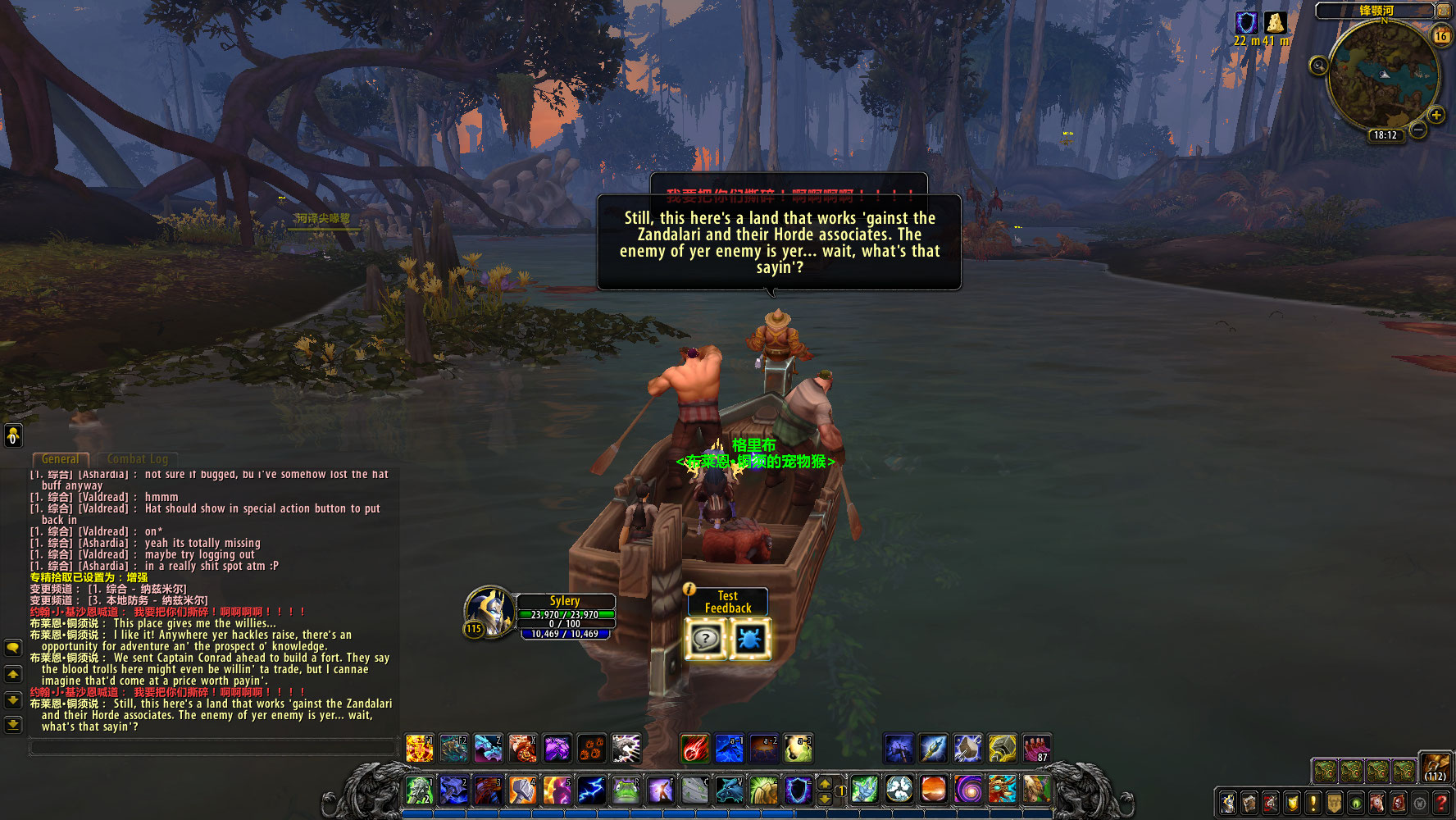Use the red fireball ability icon
The image size is (1456, 820).
(694, 748)
